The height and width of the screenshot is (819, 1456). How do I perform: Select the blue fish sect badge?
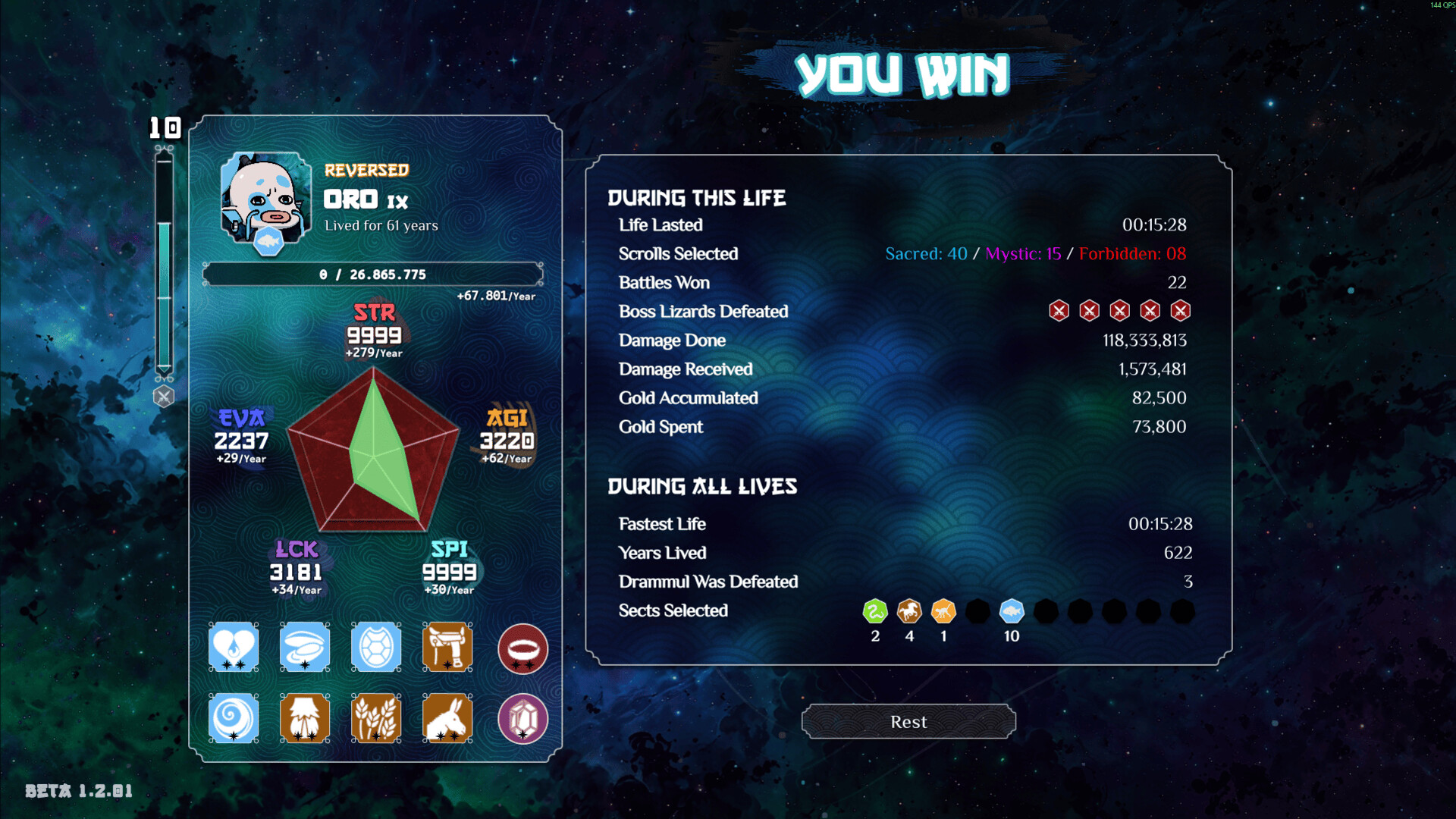pos(1012,611)
